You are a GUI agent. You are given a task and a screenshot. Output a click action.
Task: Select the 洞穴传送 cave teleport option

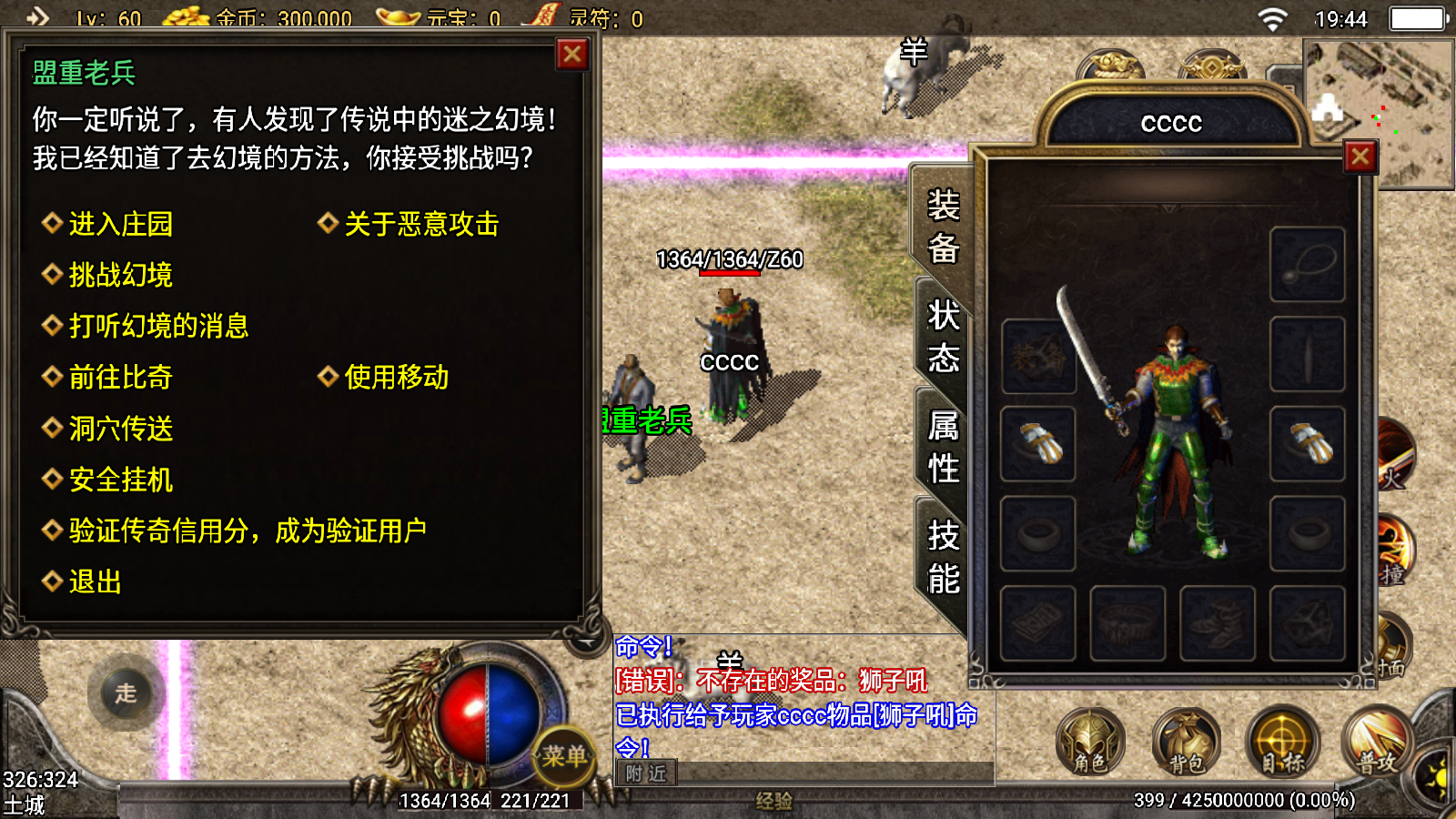tap(120, 429)
